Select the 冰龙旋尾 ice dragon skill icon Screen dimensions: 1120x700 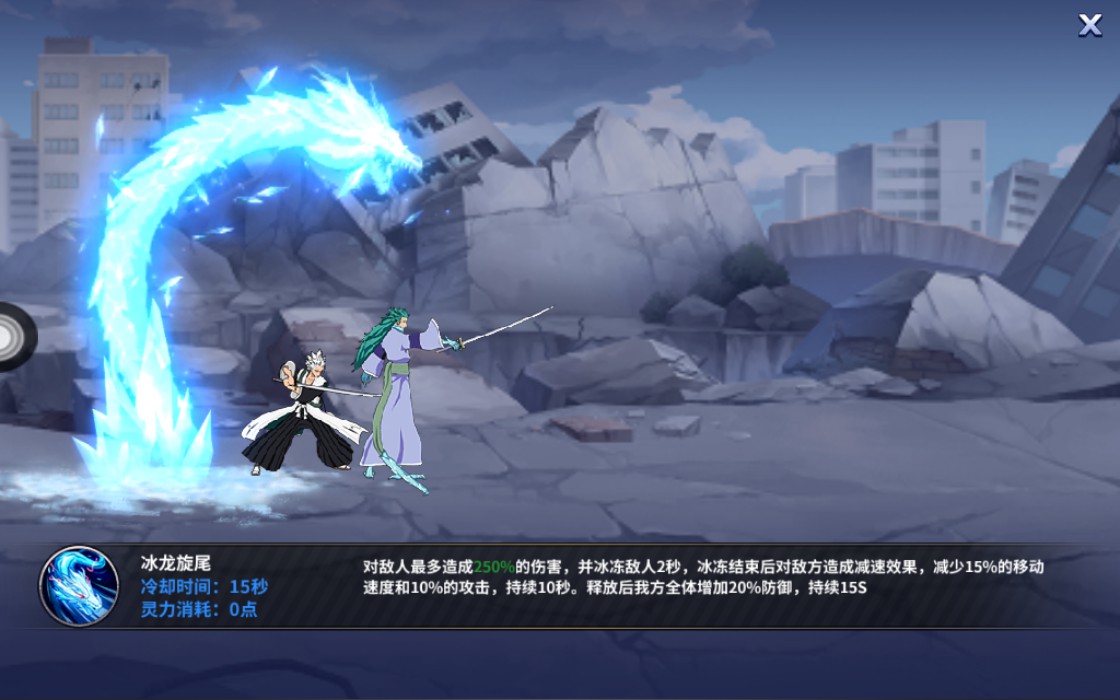78,586
